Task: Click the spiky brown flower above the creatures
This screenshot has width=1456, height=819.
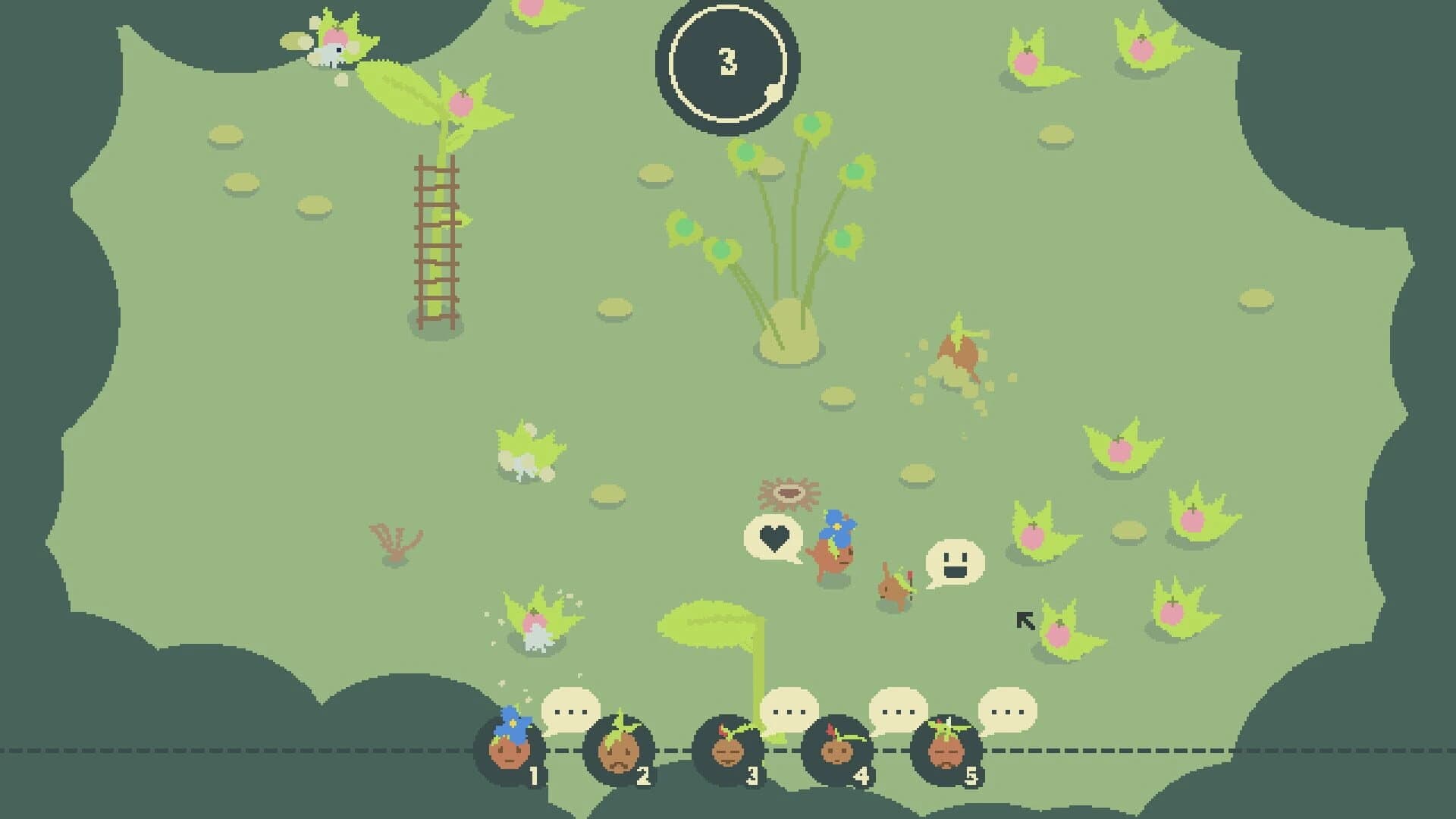Action: coord(790,493)
